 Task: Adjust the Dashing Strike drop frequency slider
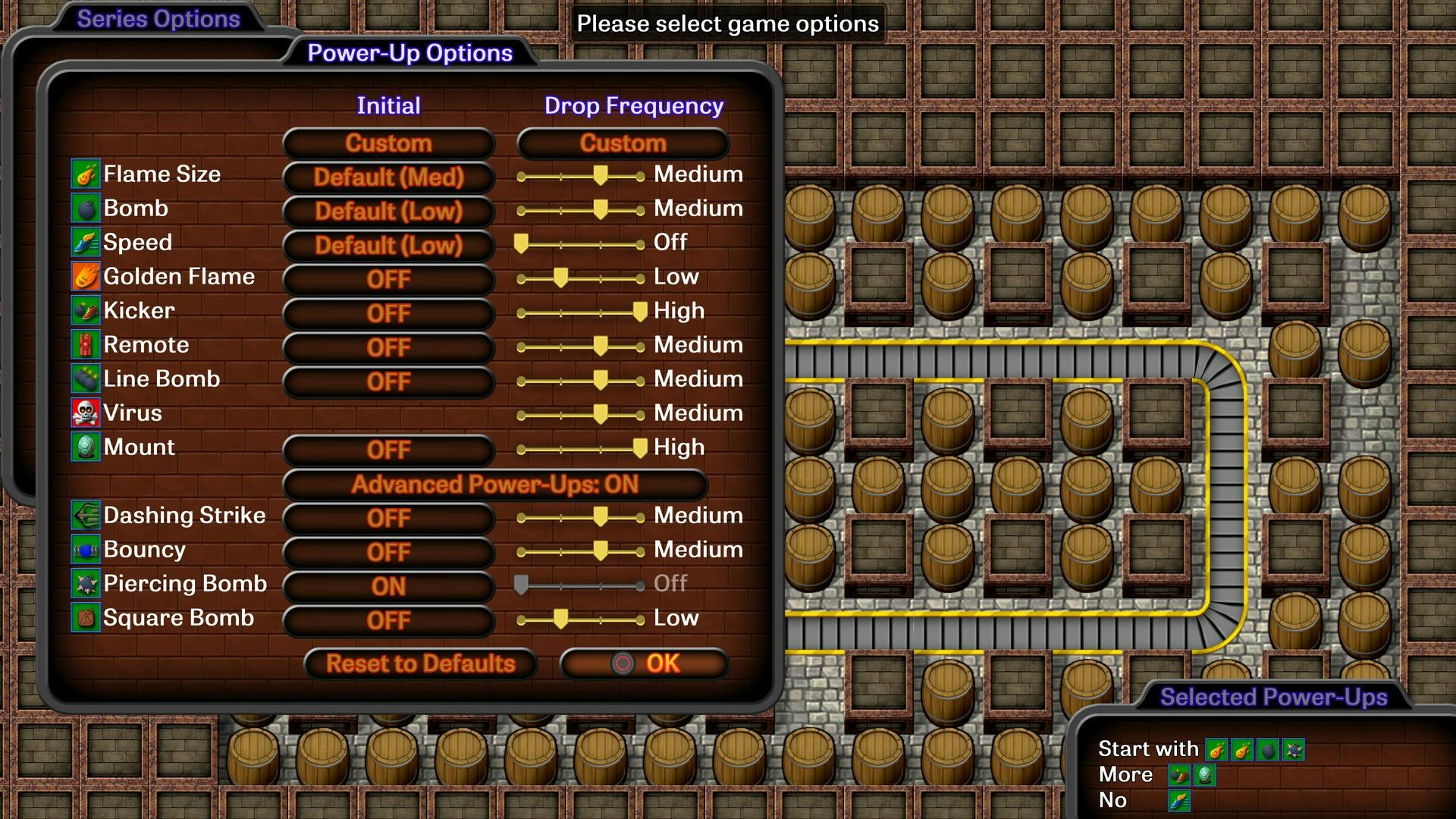[600, 517]
